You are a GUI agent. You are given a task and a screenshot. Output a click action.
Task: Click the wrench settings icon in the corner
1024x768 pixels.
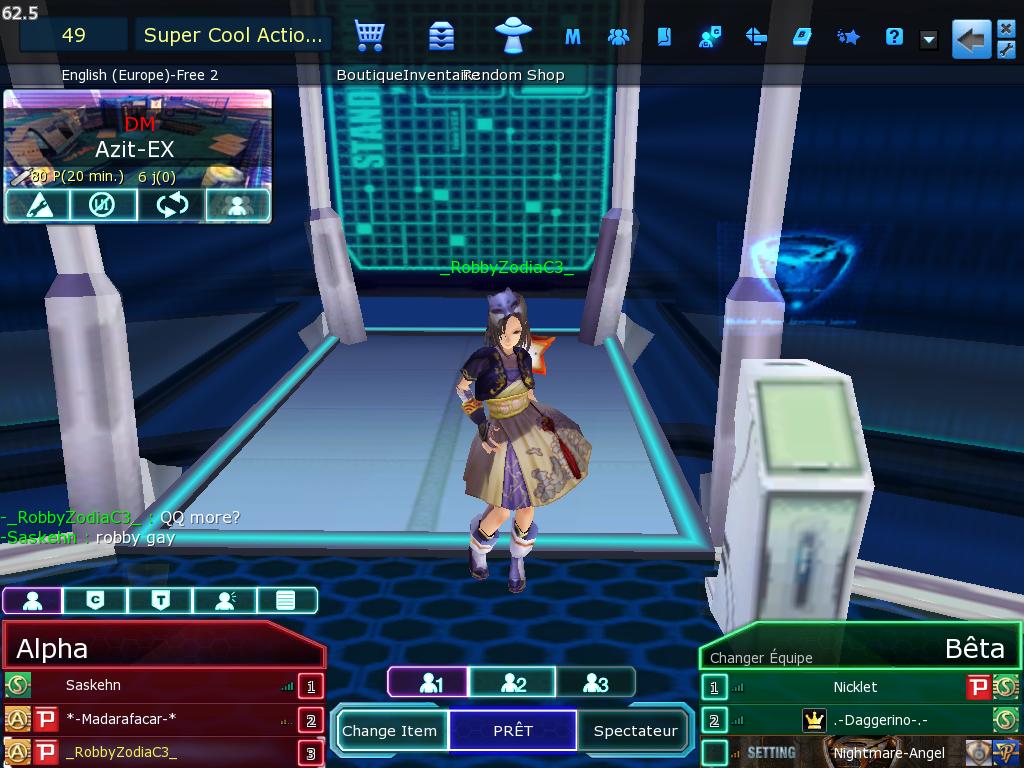(1006, 49)
